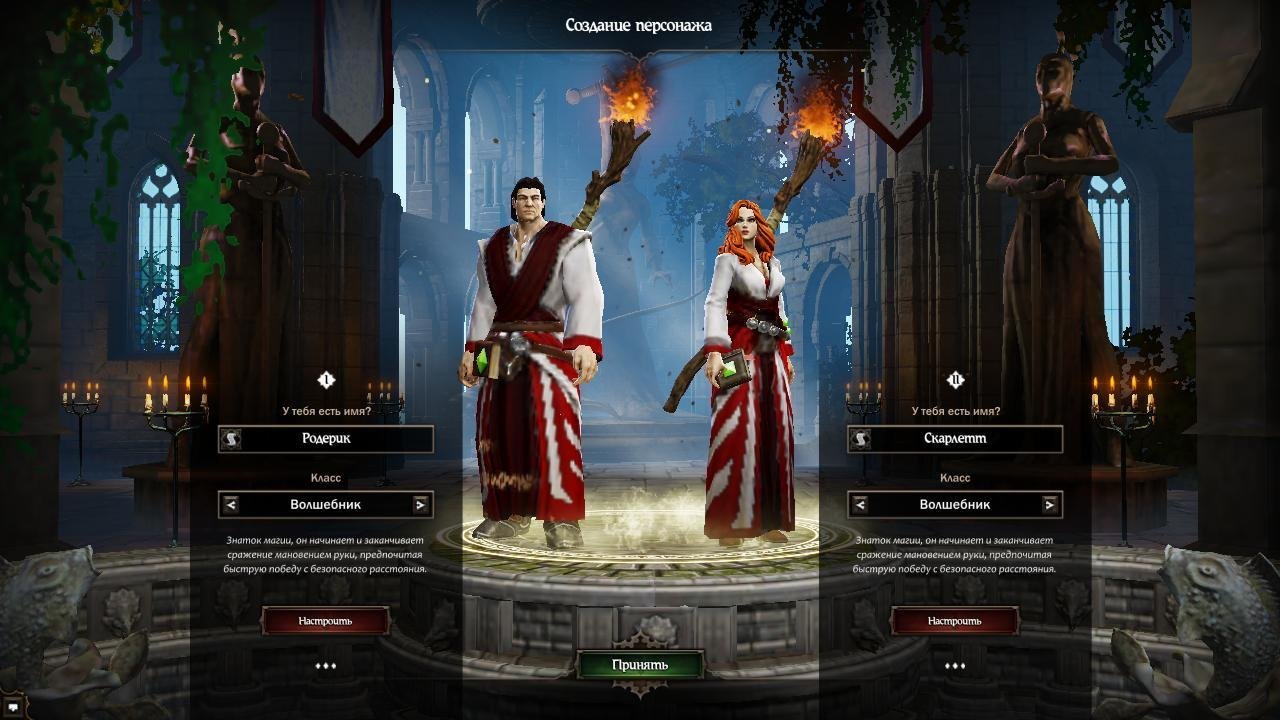This screenshot has height=720, width=1280.
Task: Select the player II diamond marker
Action: [x=955, y=380]
